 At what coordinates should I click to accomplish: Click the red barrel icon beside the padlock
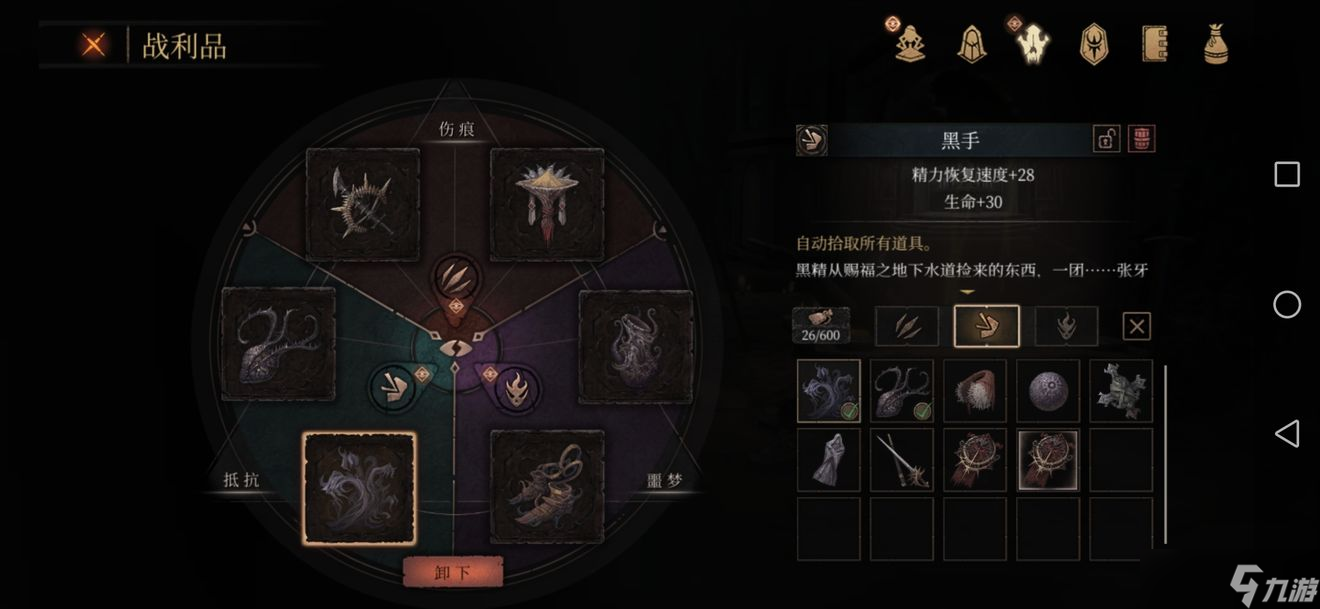point(1141,139)
